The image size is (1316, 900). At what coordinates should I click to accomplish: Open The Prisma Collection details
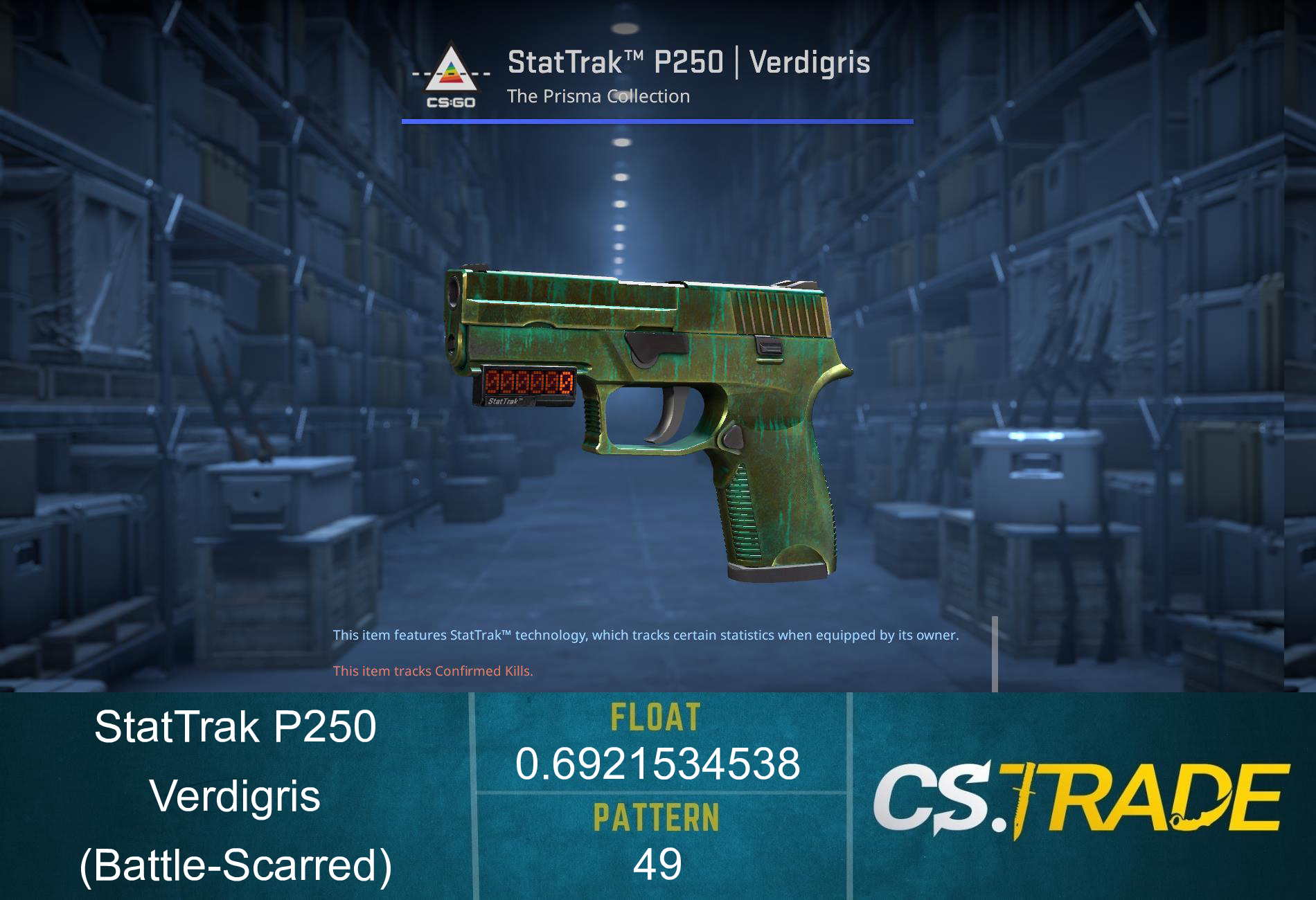[597, 97]
